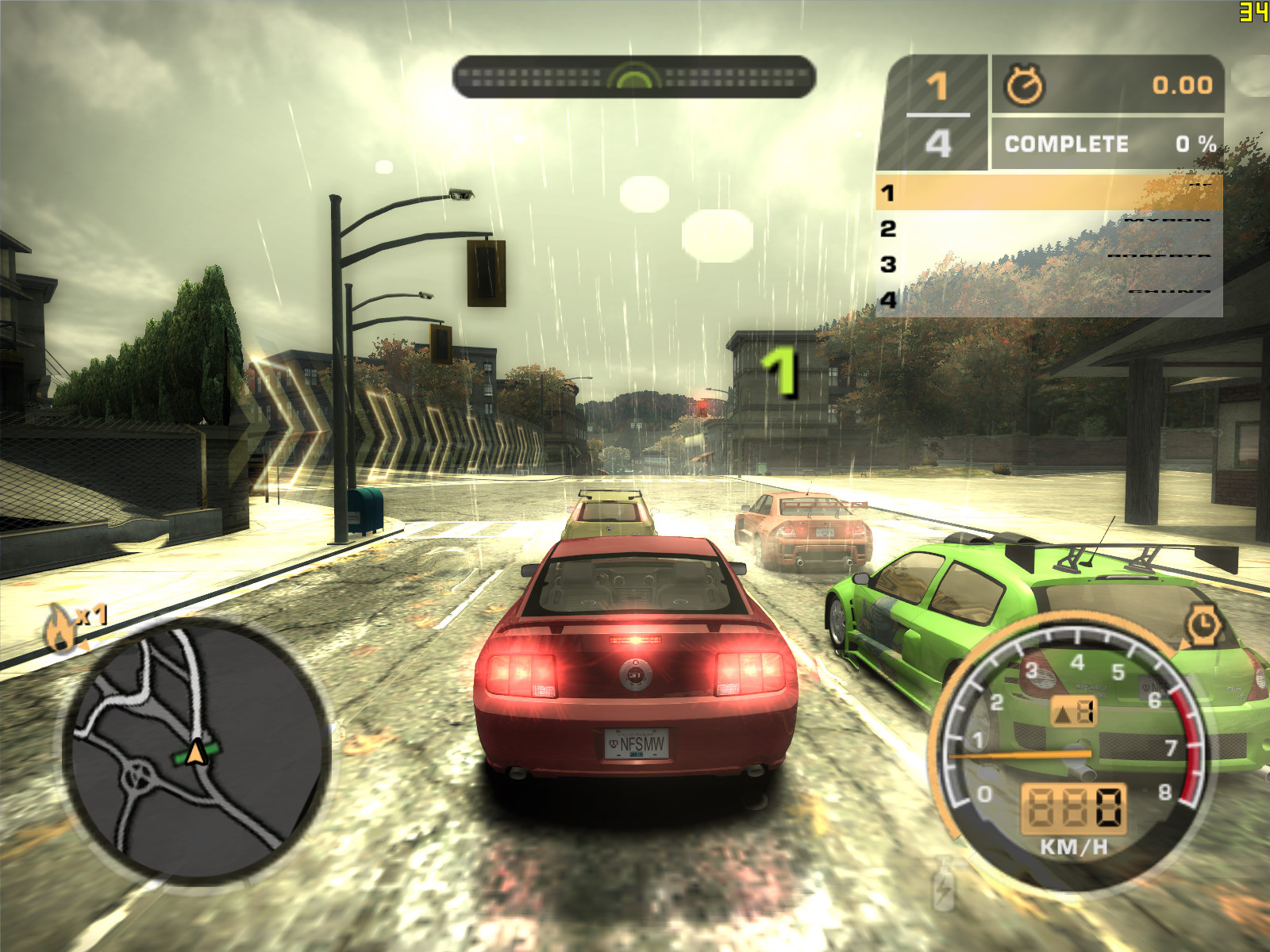Click the speedbreaker stopwatch icon on the tachometer
The height and width of the screenshot is (952, 1270).
tap(1203, 624)
